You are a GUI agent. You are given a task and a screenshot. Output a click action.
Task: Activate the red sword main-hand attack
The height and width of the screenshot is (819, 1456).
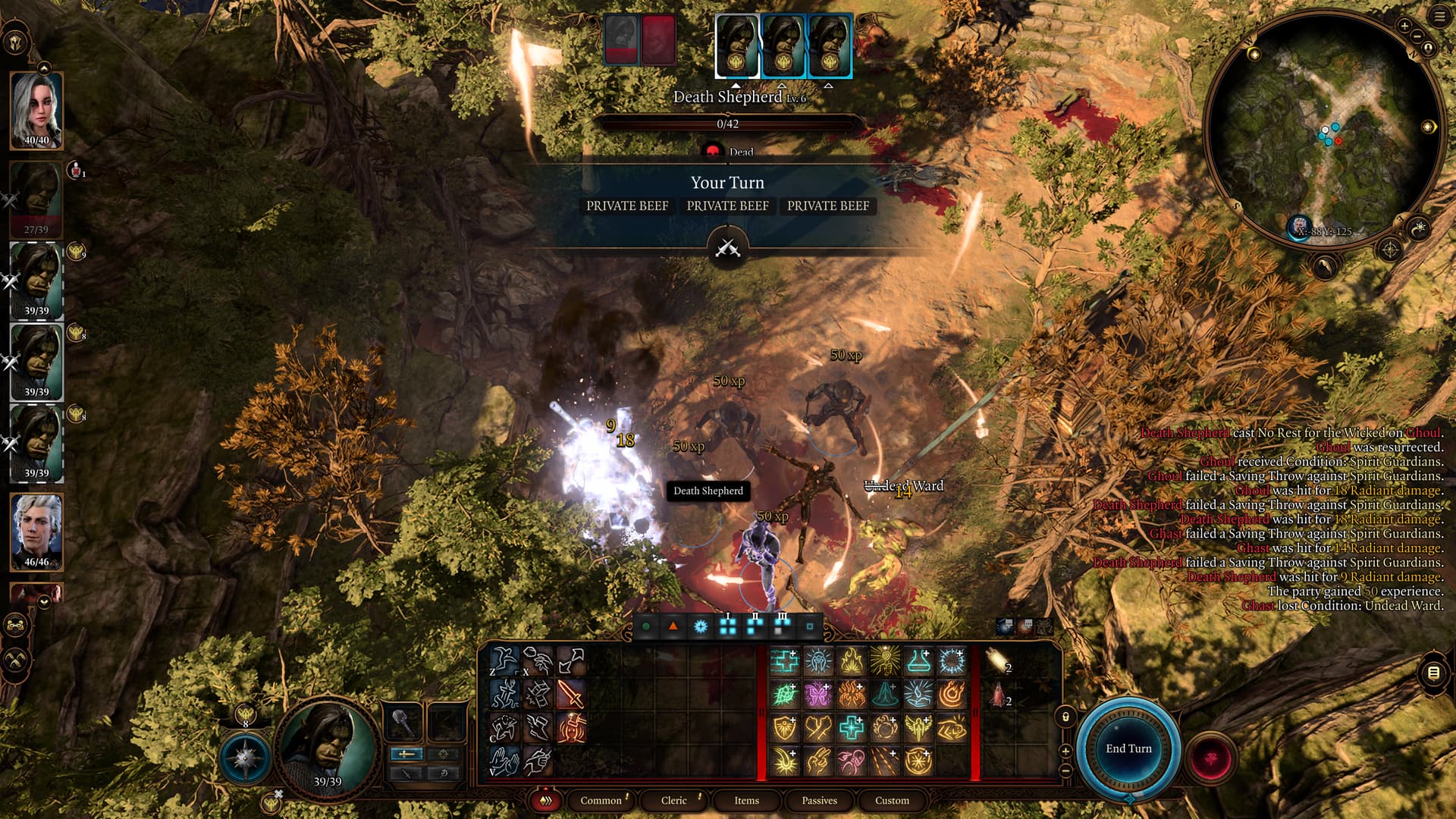(x=570, y=694)
